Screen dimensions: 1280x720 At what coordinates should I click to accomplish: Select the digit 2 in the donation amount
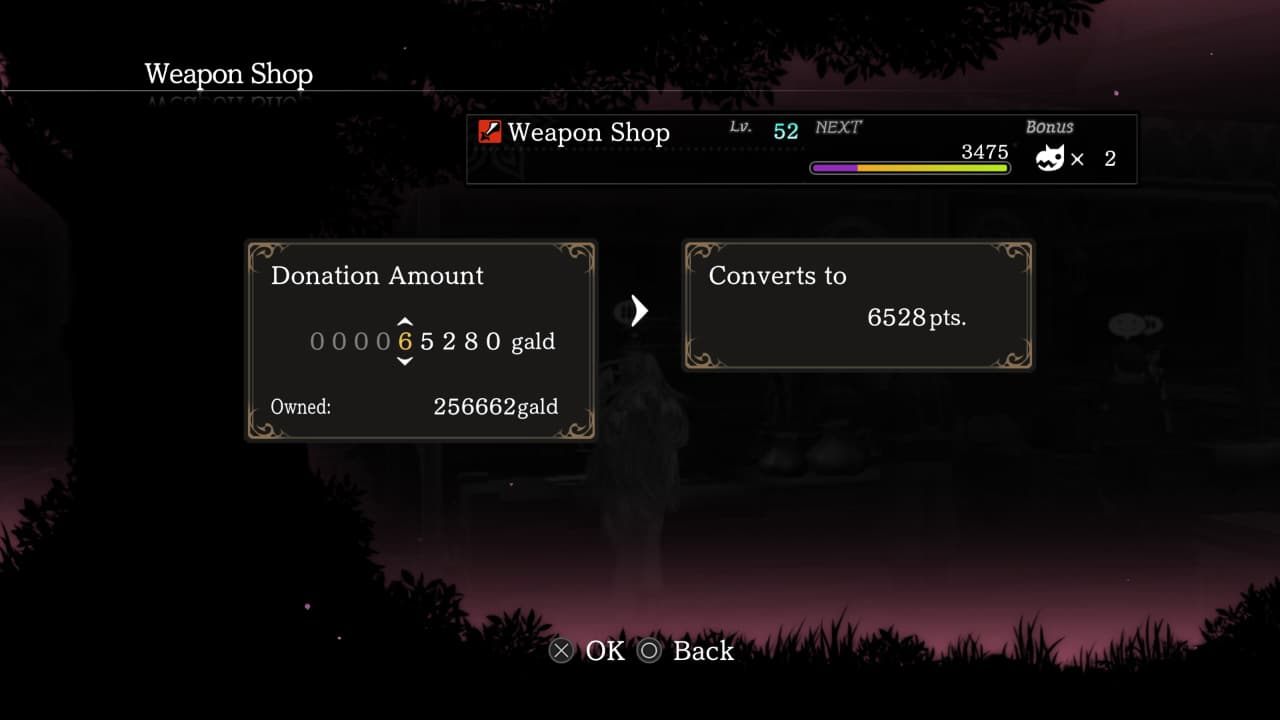click(449, 342)
